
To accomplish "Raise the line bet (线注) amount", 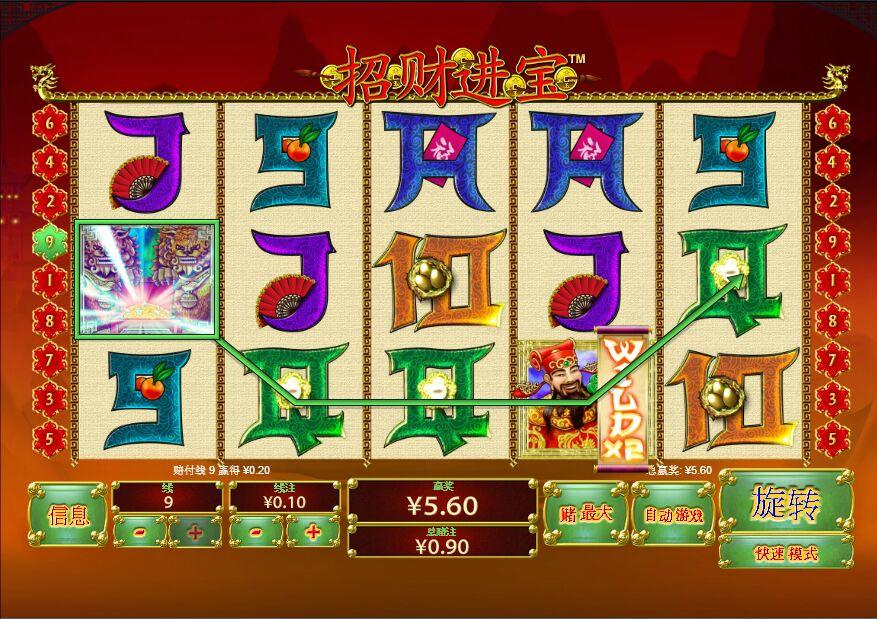I will click(313, 531).
